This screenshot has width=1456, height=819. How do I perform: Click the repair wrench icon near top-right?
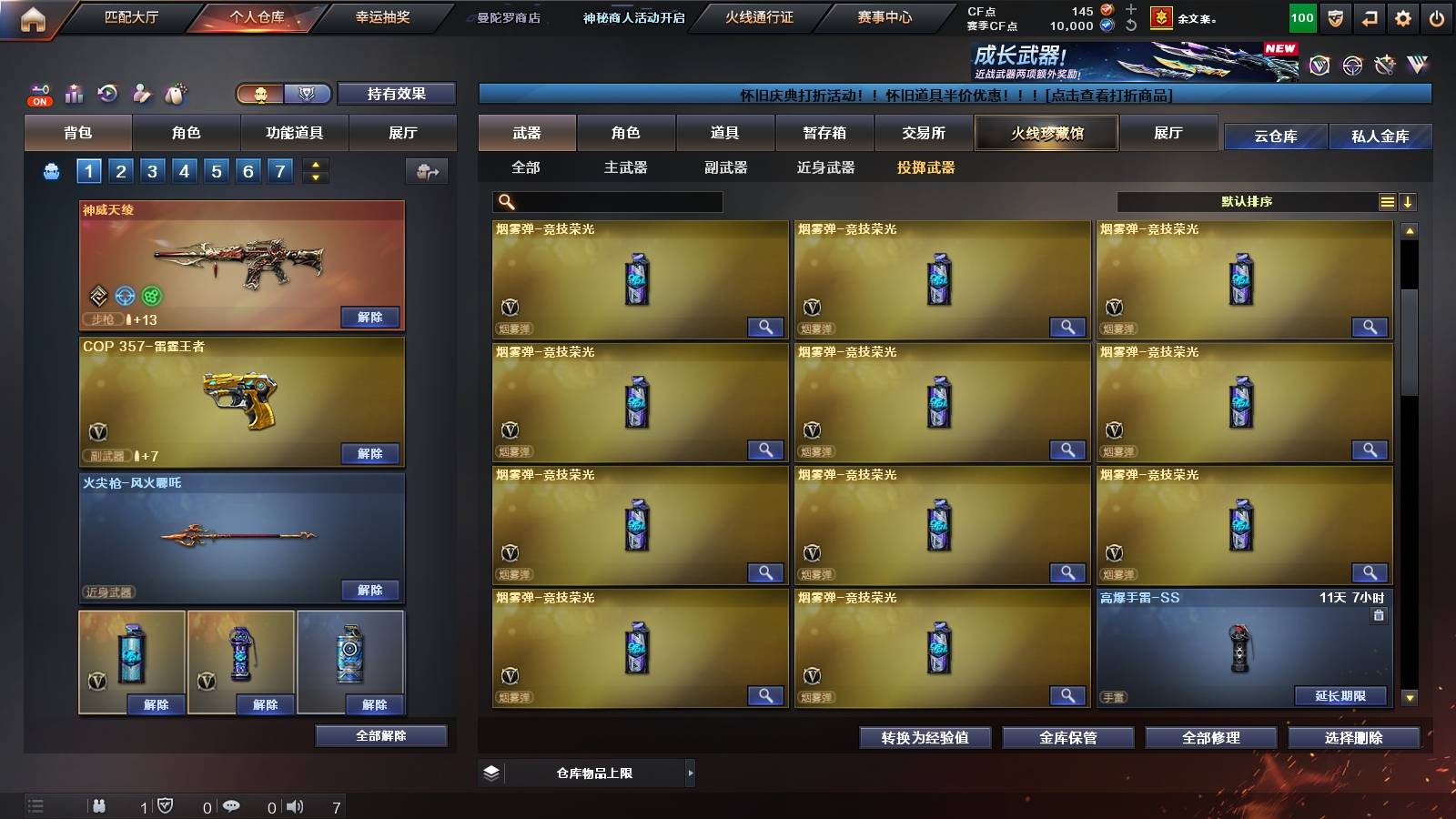pos(1384,65)
